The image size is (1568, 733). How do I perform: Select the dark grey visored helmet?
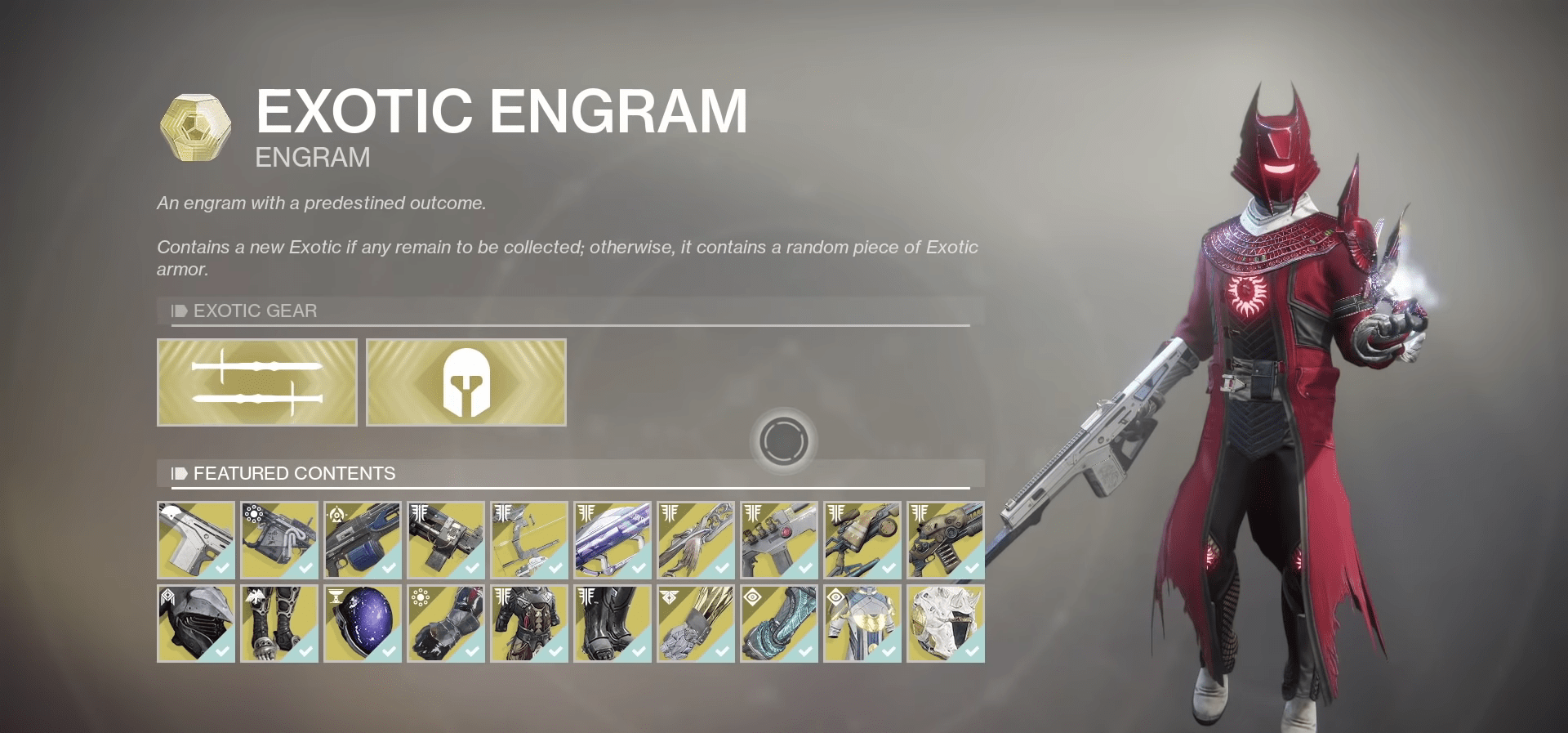pyautogui.click(x=196, y=623)
